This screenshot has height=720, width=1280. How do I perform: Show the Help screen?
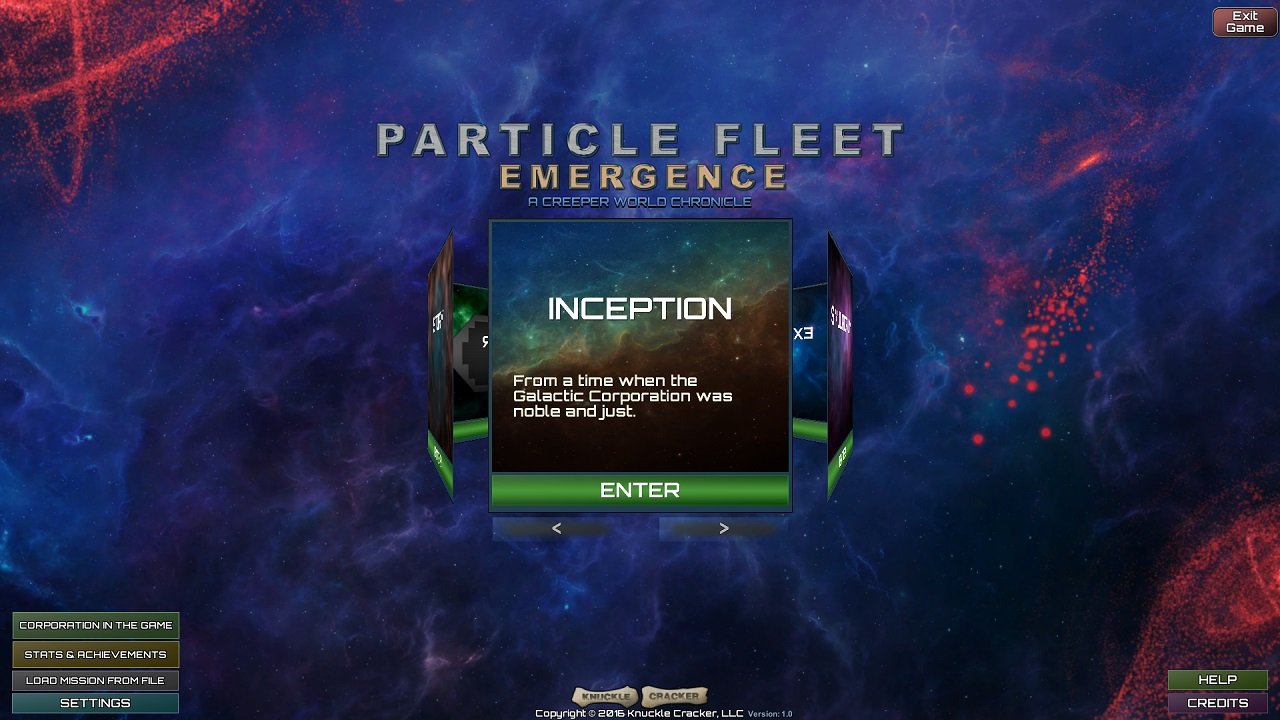(x=1217, y=680)
